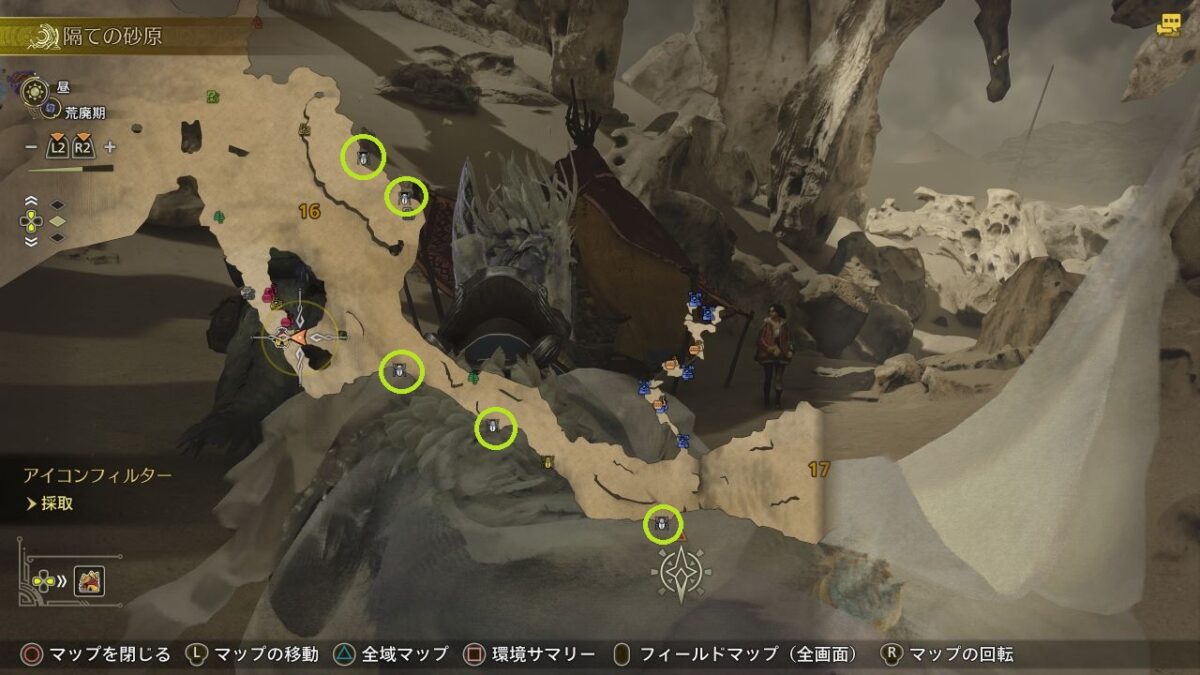
Task: Select the 採取 icon filter entry
Action: click(57, 504)
